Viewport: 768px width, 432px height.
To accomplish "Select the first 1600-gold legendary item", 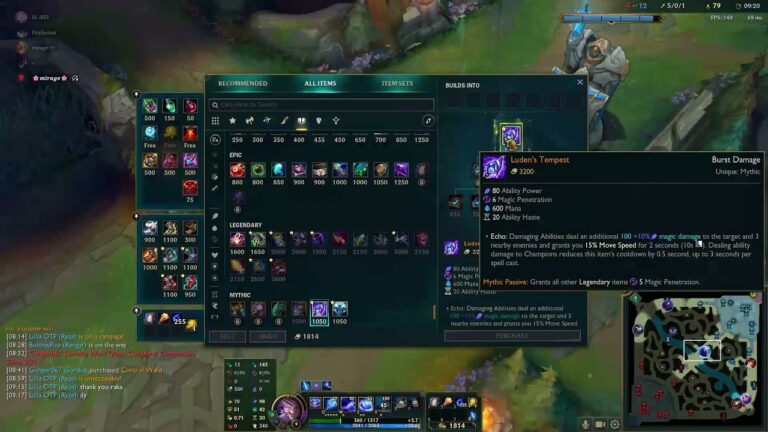I will (237, 240).
